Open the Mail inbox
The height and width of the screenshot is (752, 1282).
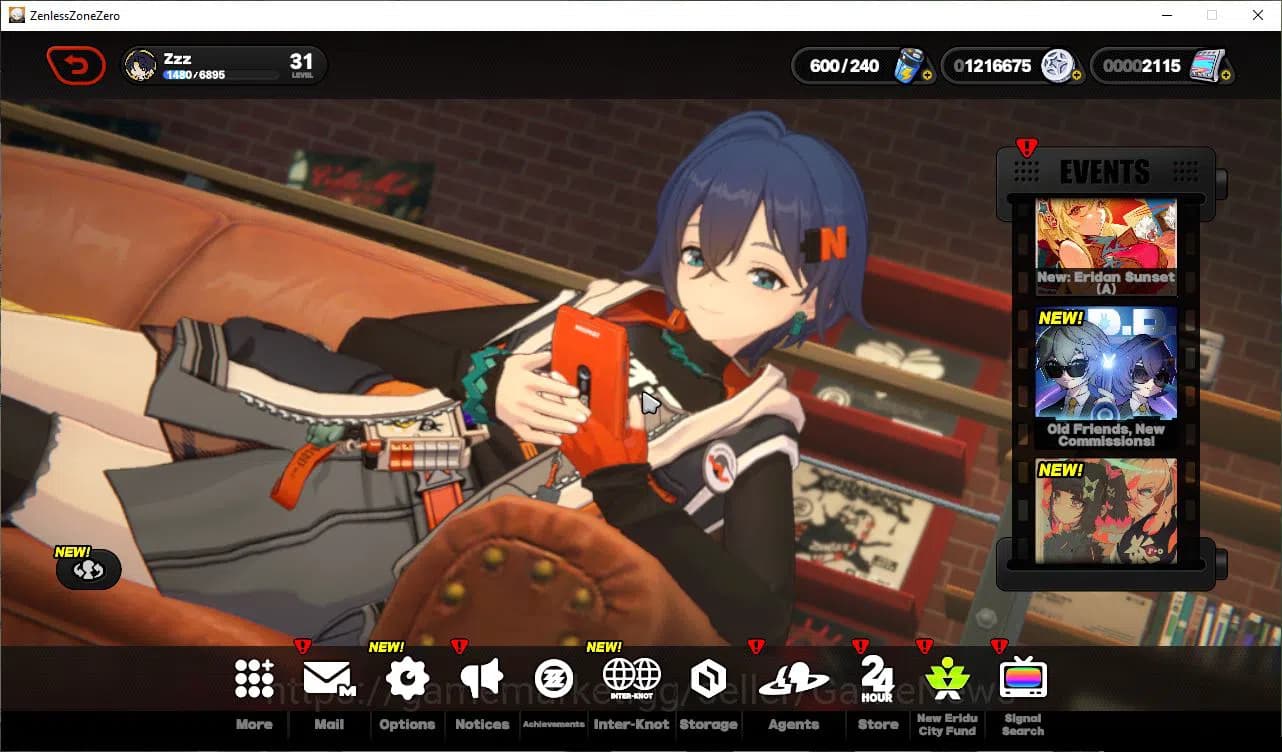point(328,676)
